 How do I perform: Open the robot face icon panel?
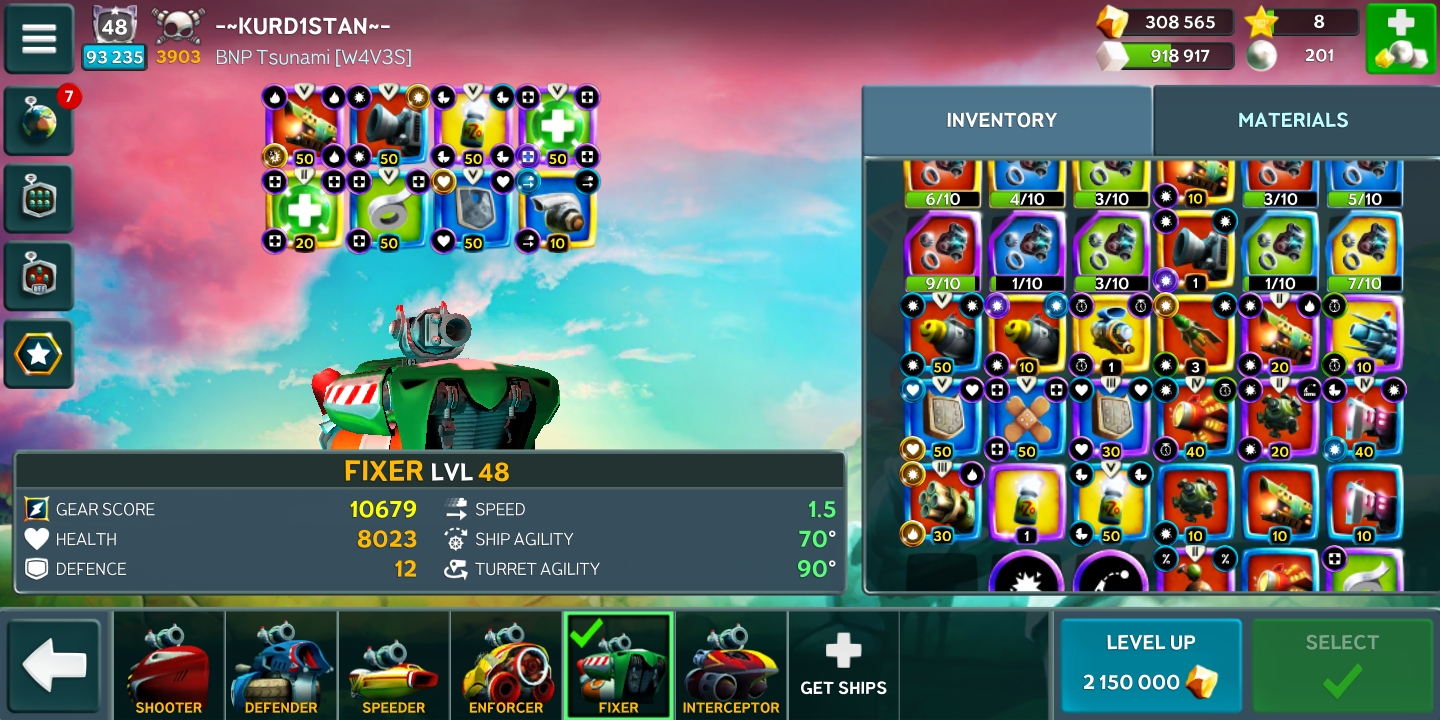pyautogui.click(x=39, y=276)
